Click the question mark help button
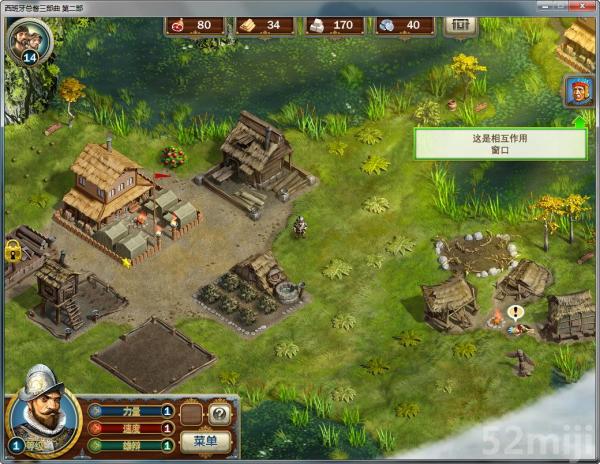Viewport: 600px width, 464px height. pyautogui.click(x=219, y=412)
